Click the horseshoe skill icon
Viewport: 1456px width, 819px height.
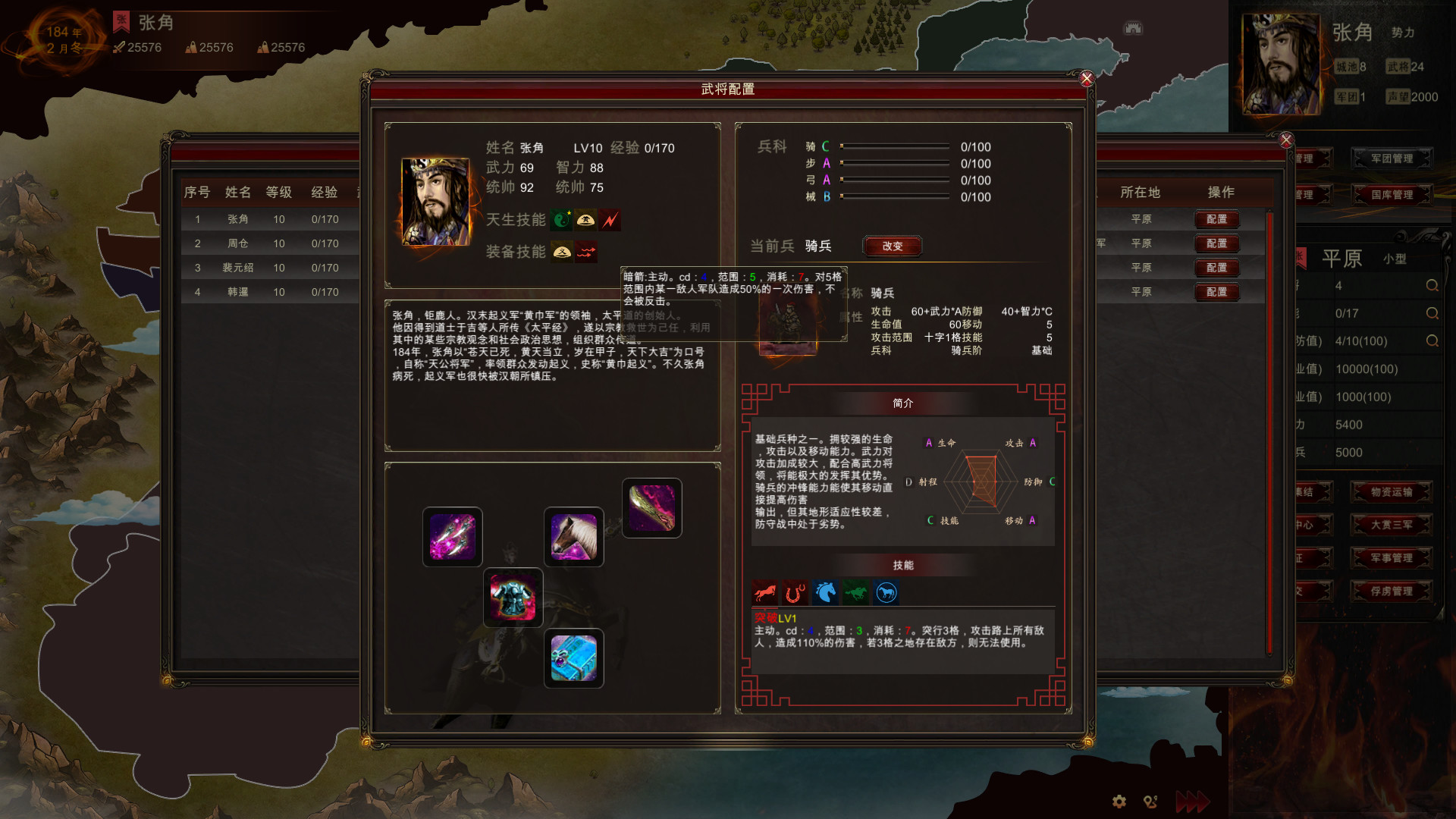795,593
